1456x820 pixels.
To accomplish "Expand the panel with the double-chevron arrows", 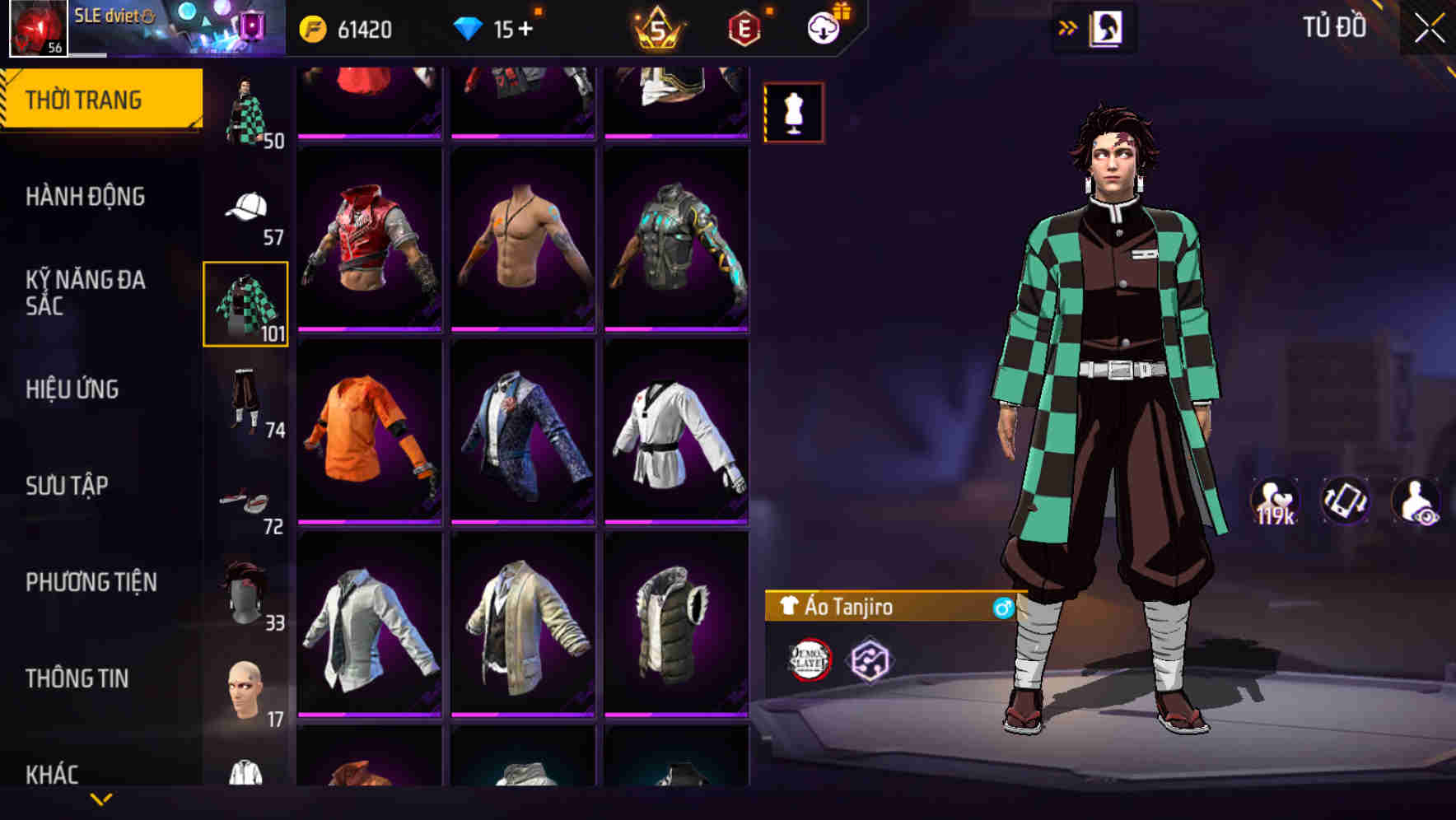I will pyautogui.click(x=1067, y=27).
